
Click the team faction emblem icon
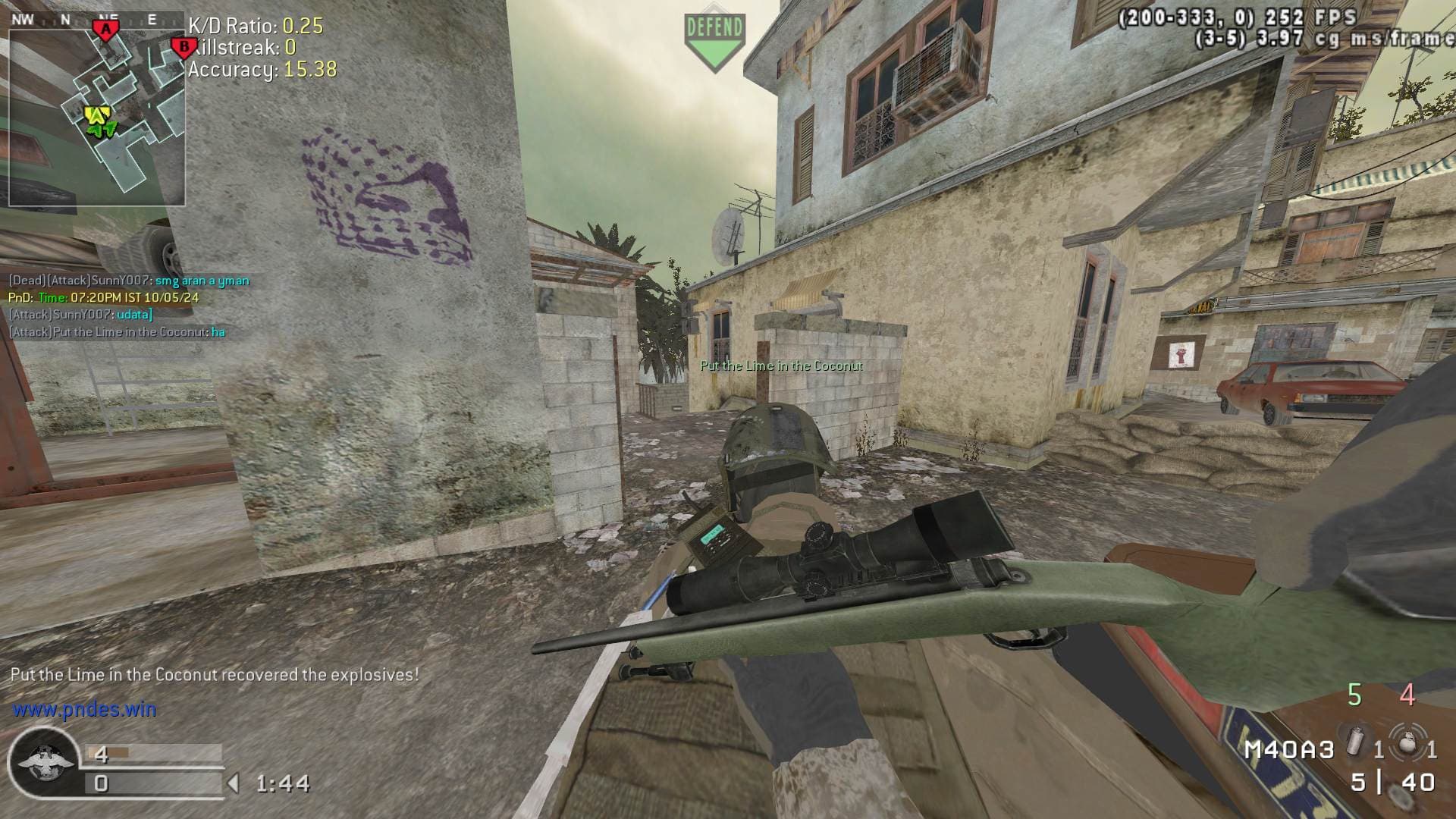(44, 763)
